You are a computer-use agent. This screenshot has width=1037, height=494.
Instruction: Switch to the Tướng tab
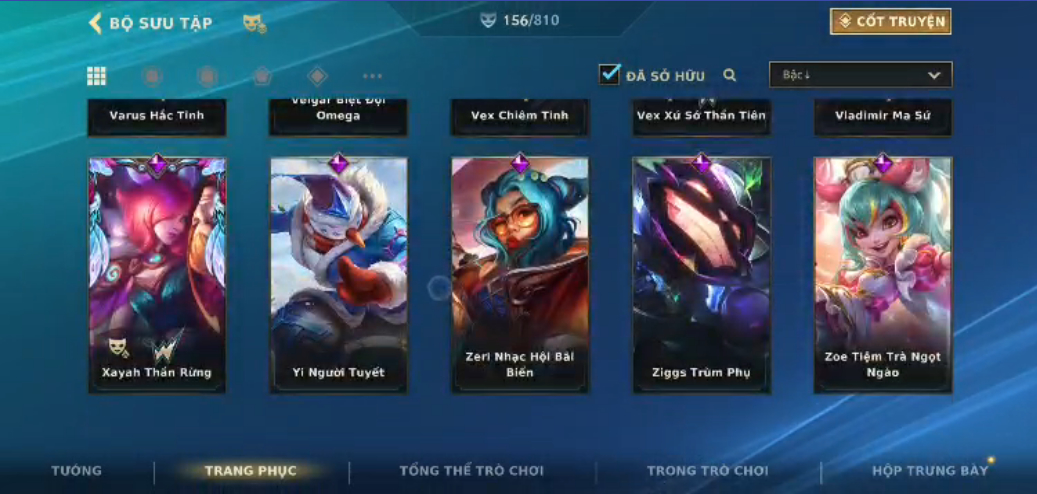tap(77, 470)
